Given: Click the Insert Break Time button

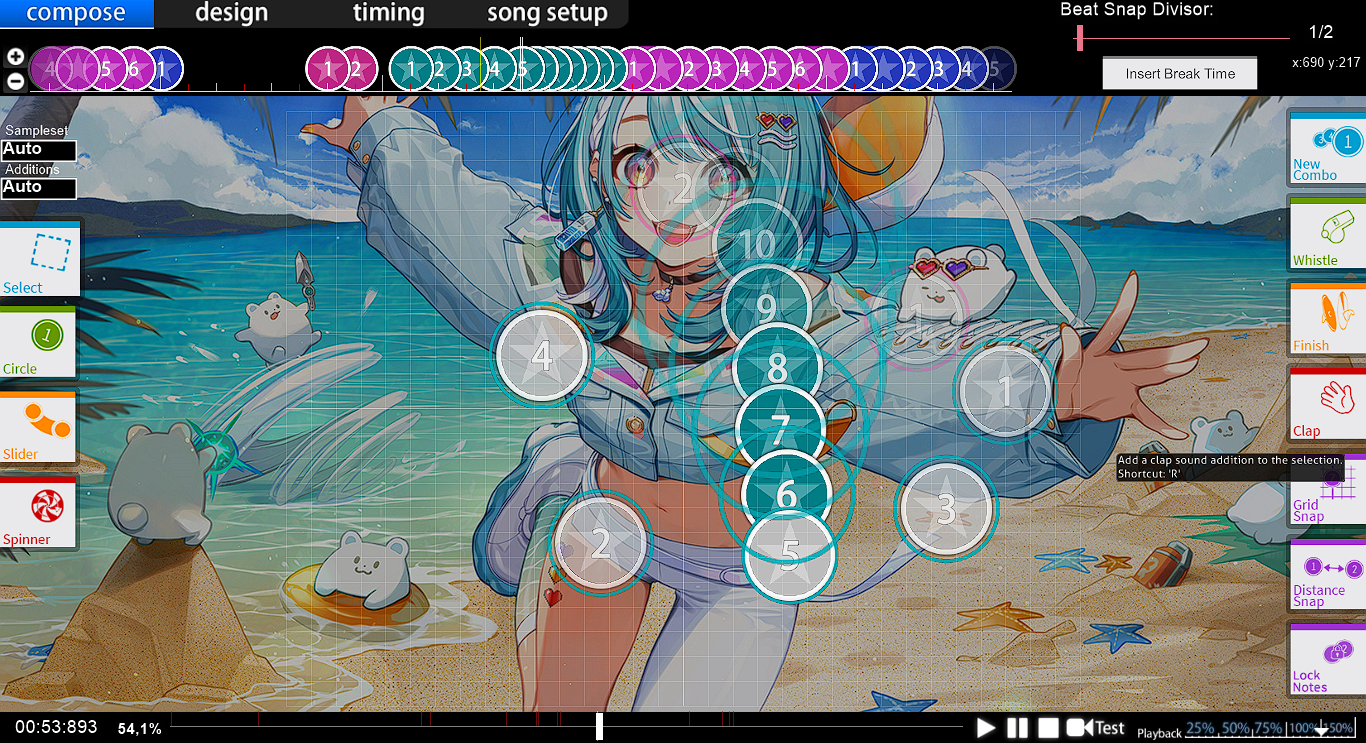Looking at the screenshot, I should click(x=1180, y=73).
